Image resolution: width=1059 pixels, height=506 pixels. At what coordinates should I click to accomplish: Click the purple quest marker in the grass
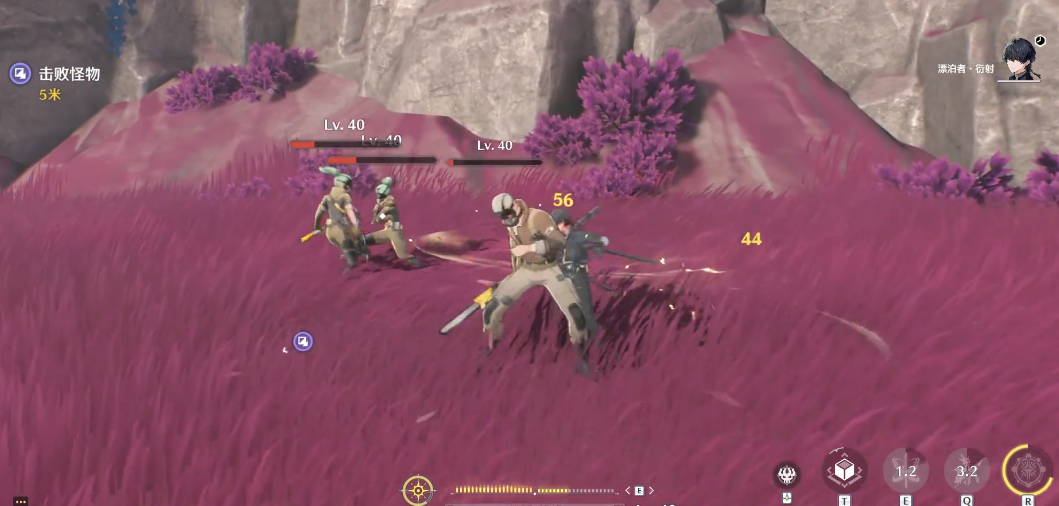pyautogui.click(x=303, y=342)
